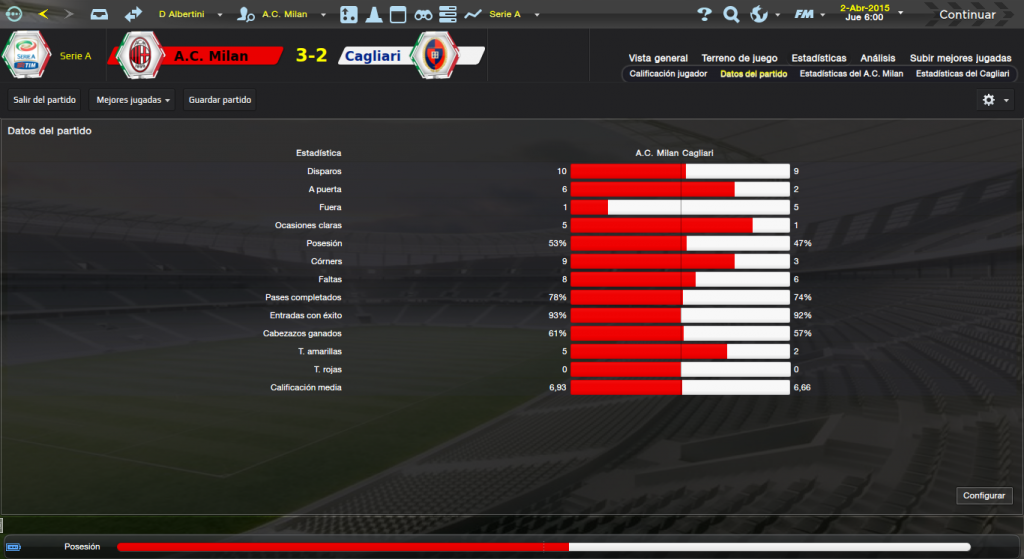Image resolution: width=1024 pixels, height=559 pixels.
Task: Exit via Salir del partido
Action: 45,100
